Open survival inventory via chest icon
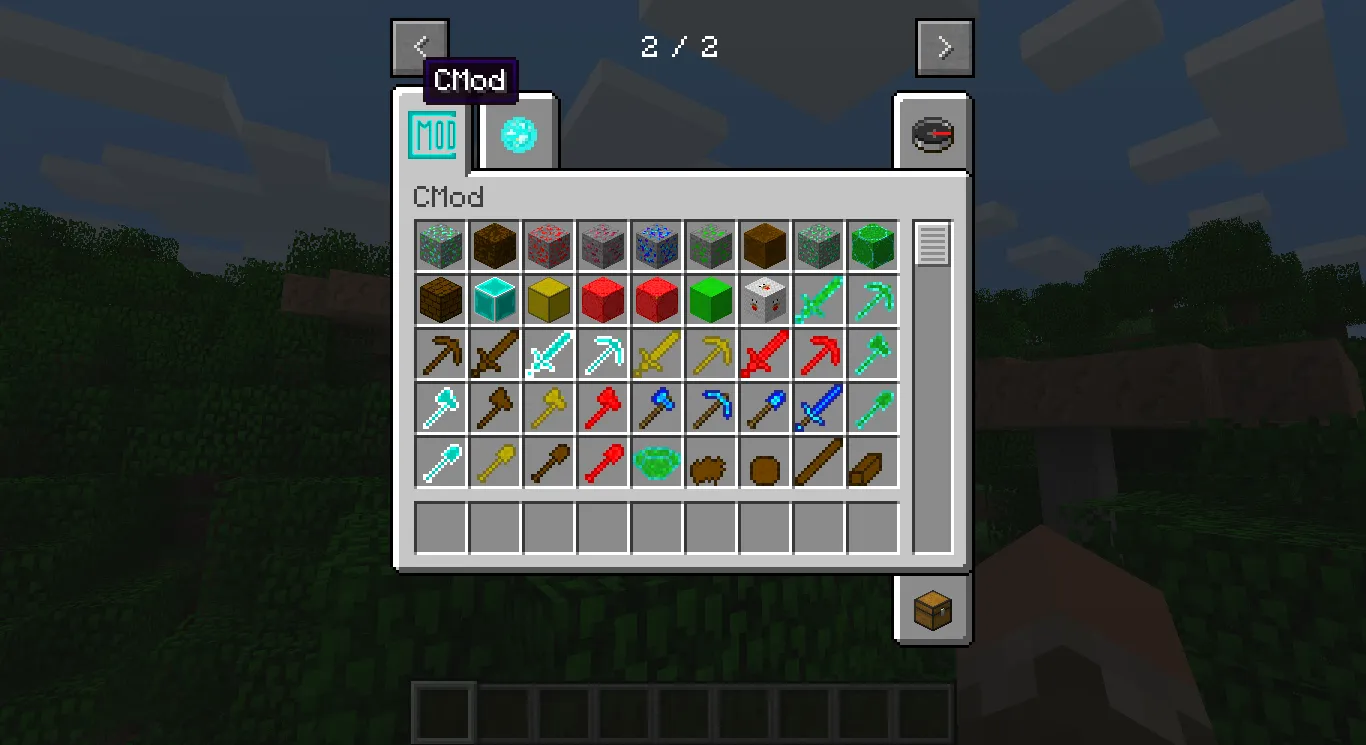1366x745 pixels. (x=931, y=608)
